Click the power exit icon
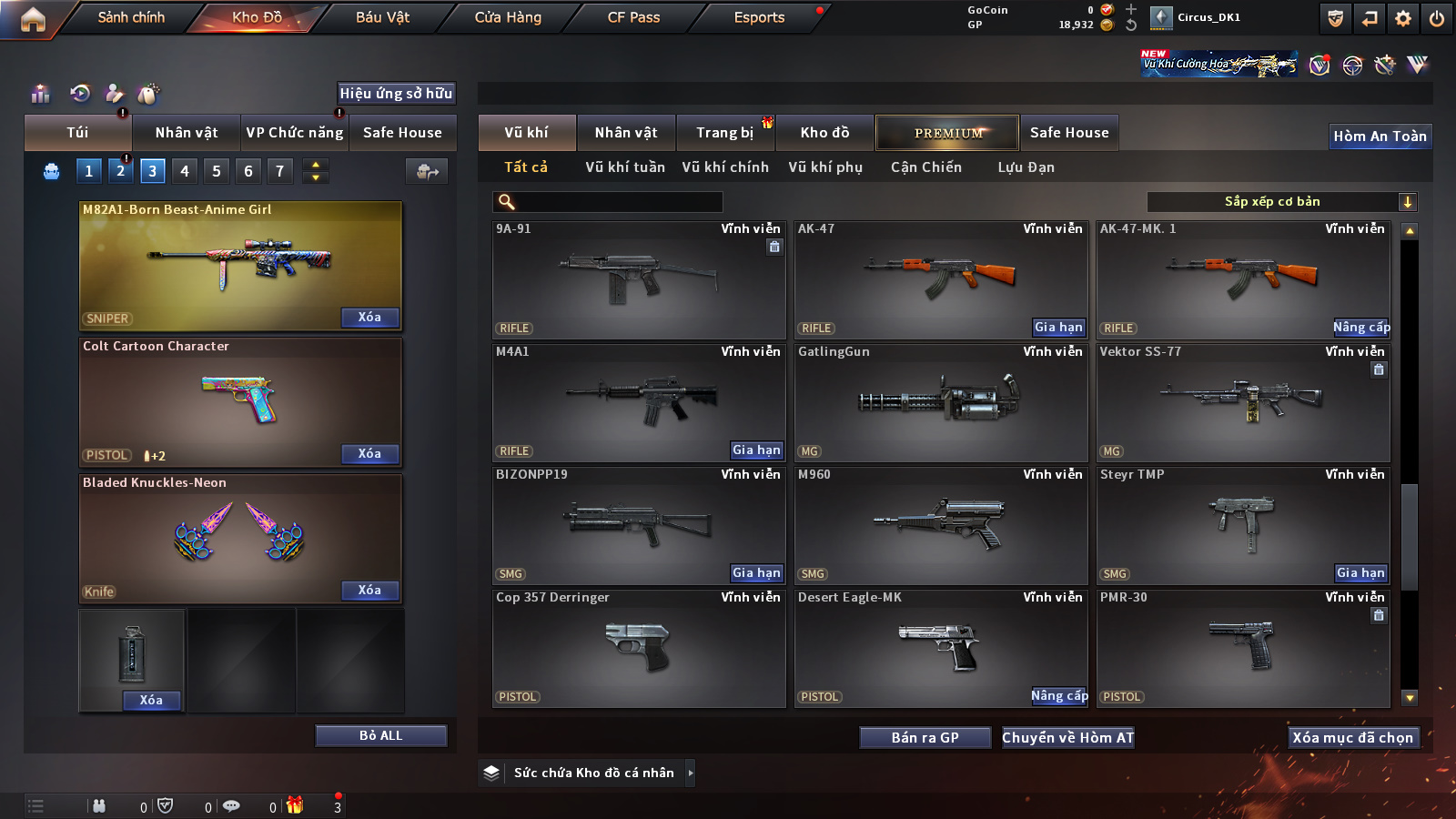 coord(1437,18)
